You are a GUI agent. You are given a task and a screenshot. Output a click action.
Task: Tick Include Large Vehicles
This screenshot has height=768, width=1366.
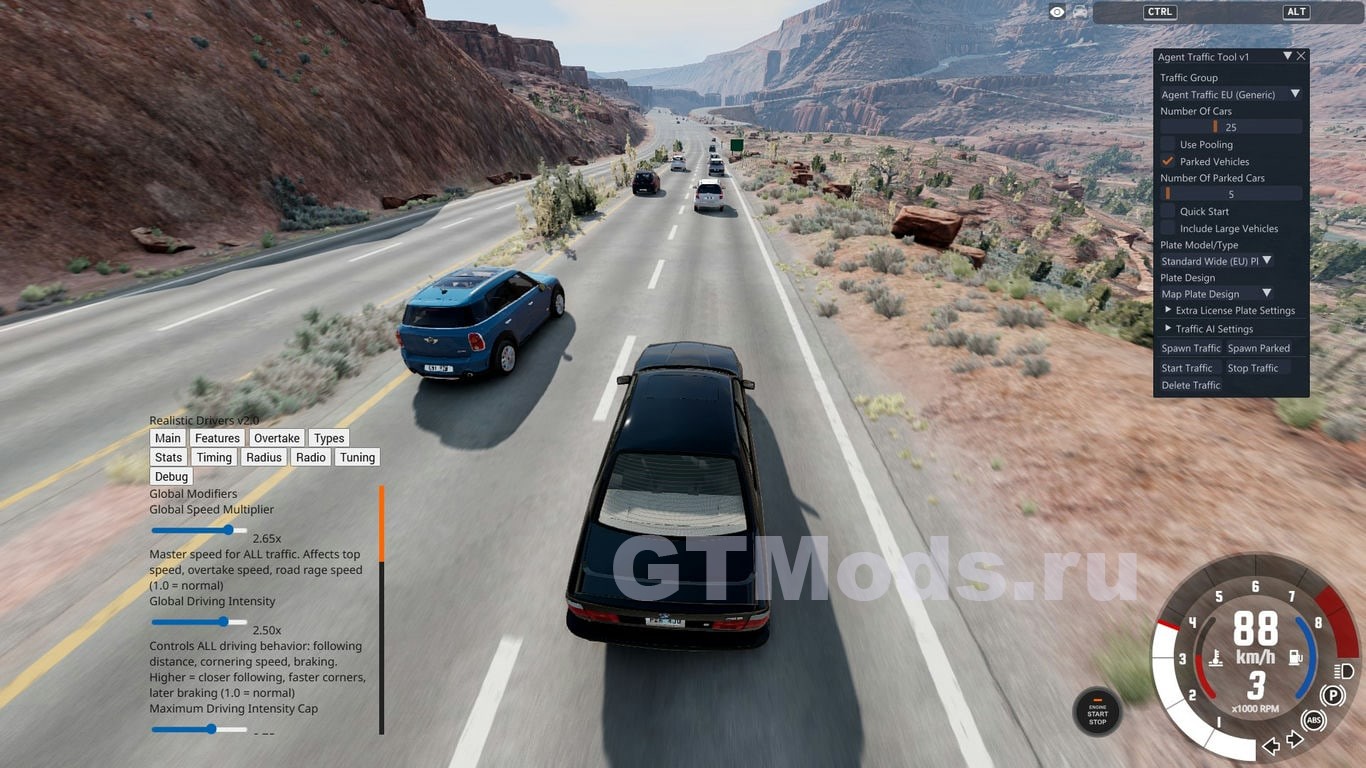(1168, 228)
